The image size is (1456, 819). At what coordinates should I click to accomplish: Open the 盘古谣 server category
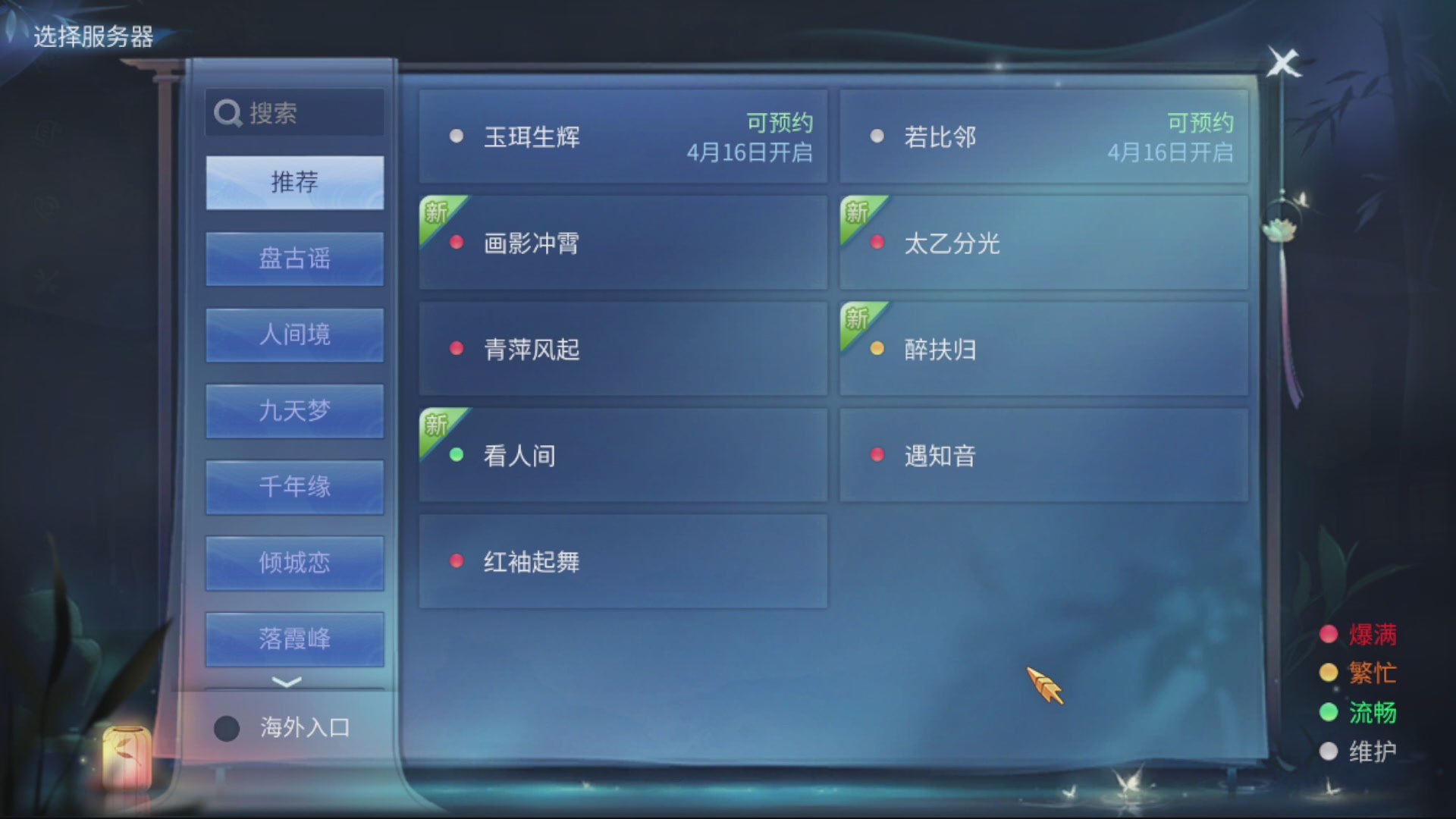[294, 259]
